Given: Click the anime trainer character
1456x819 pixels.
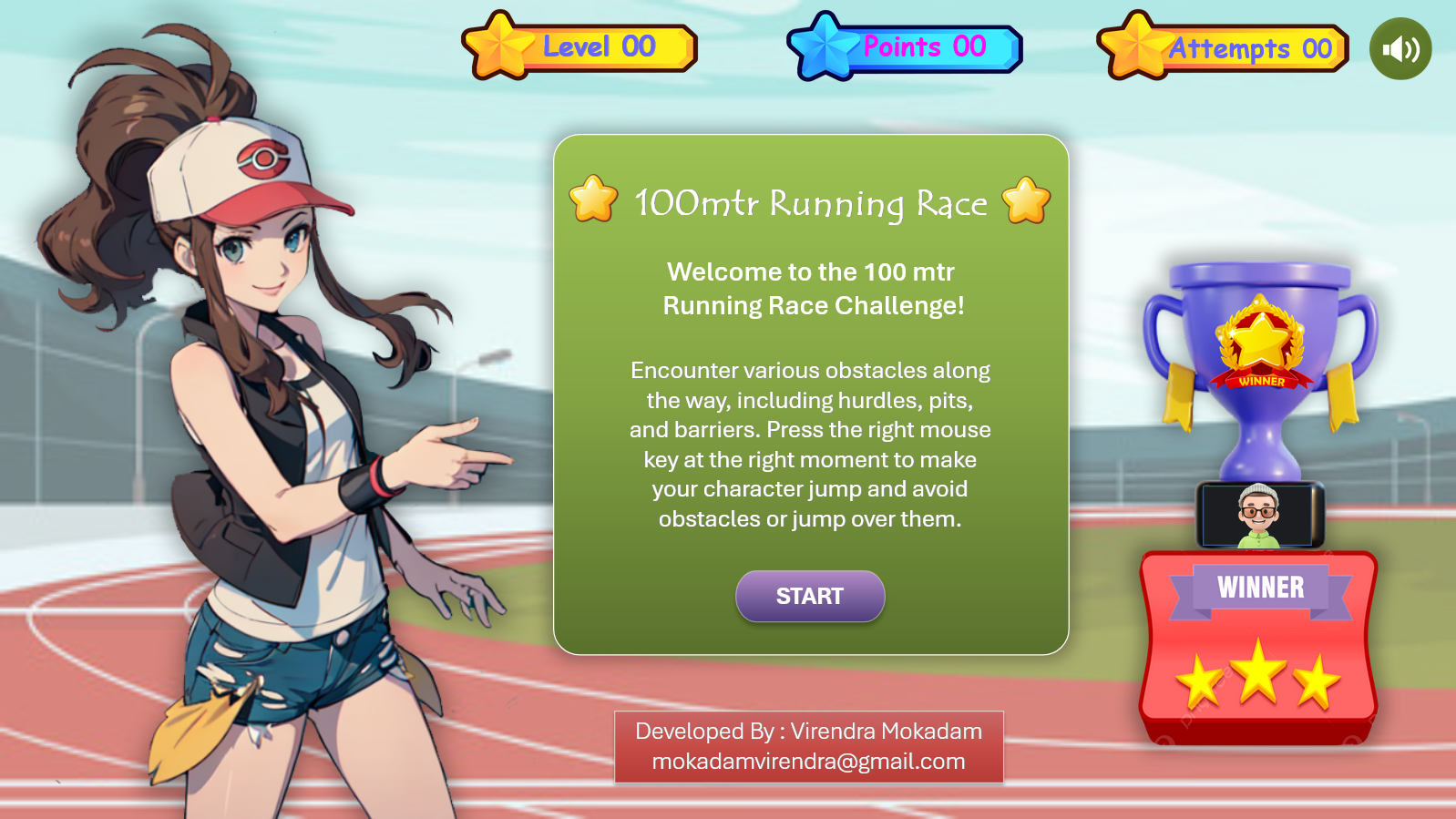Looking at the screenshot, I should pyautogui.click(x=273, y=410).
